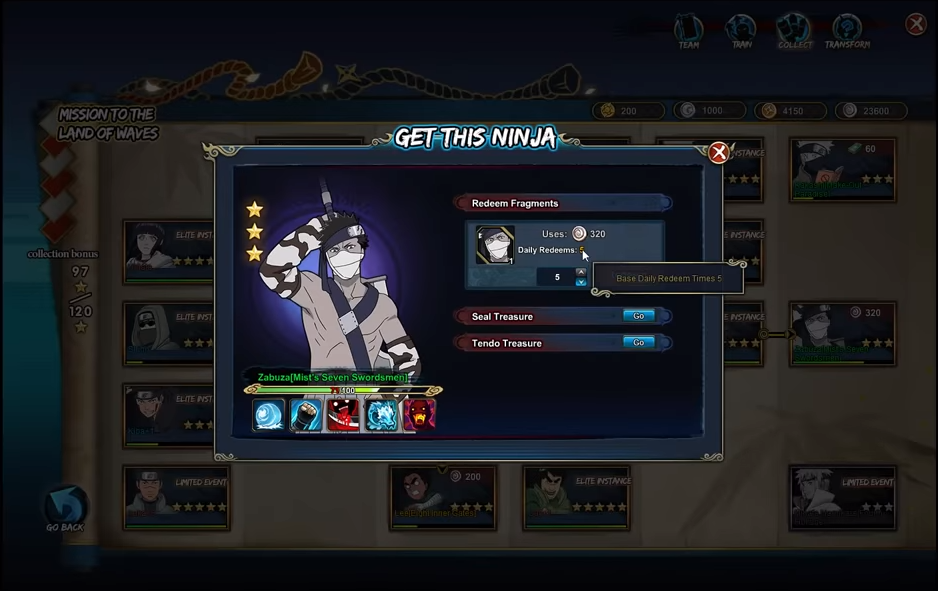Inspect the red demon face skill icon
This screenshot has width=938, height=591.
click(x=343, y=415)
